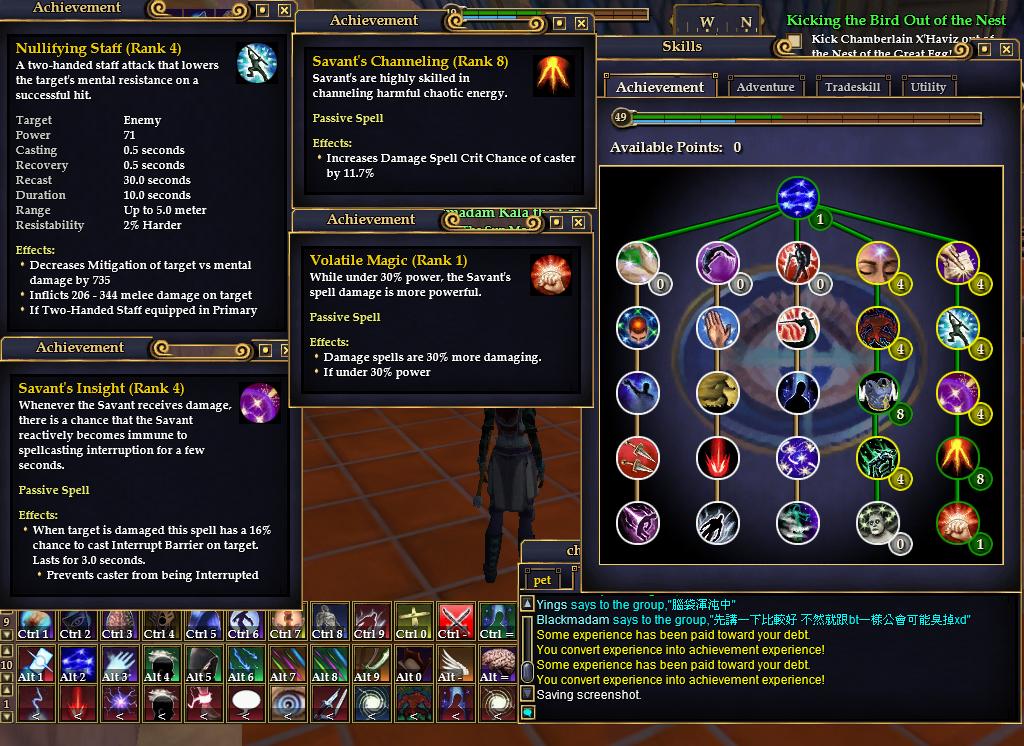1024x746 pixels.
Task: Select the top blue starry achievement node
Action: 797,197
